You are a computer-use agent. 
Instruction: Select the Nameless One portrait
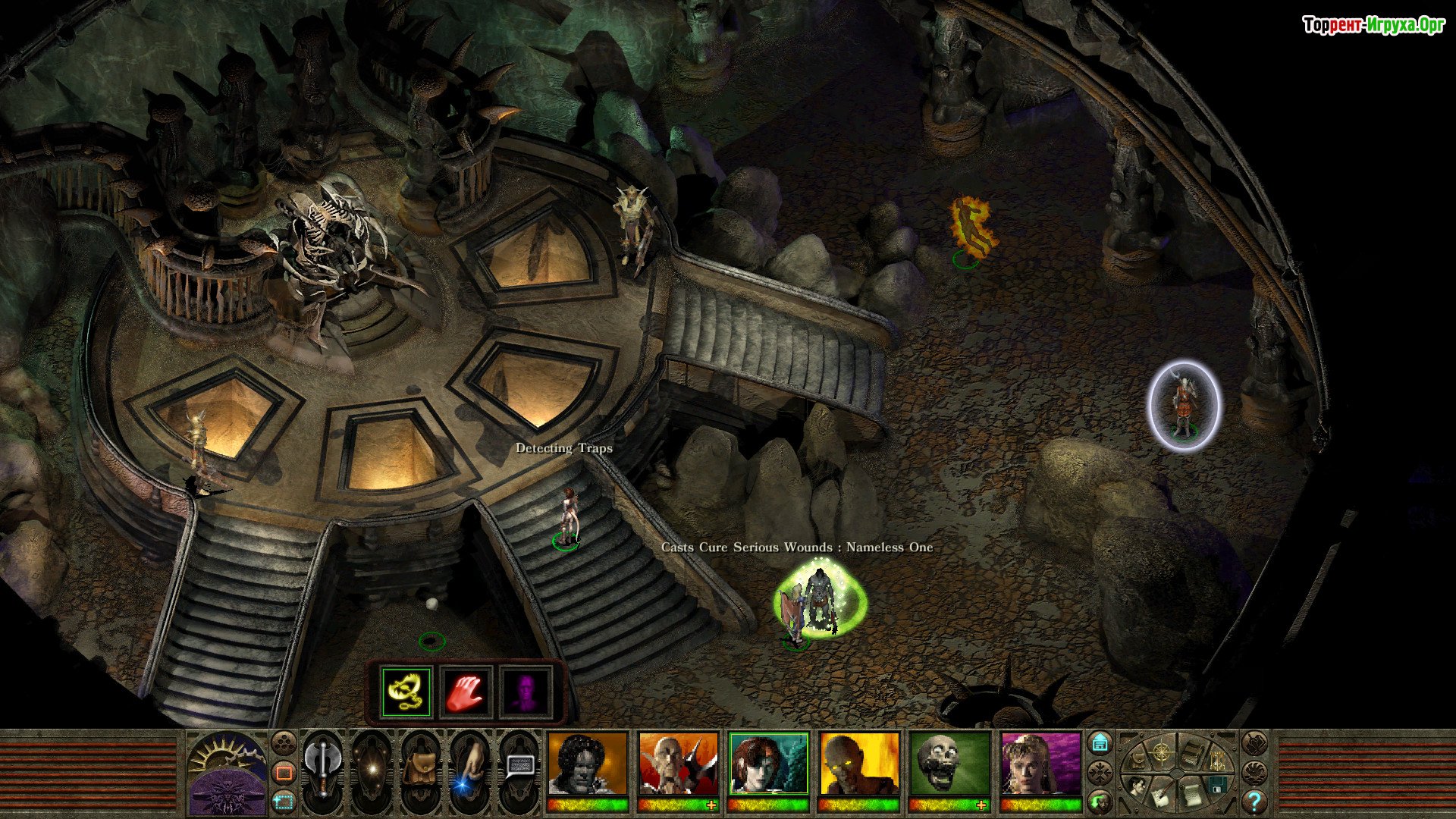click(588, 764)
